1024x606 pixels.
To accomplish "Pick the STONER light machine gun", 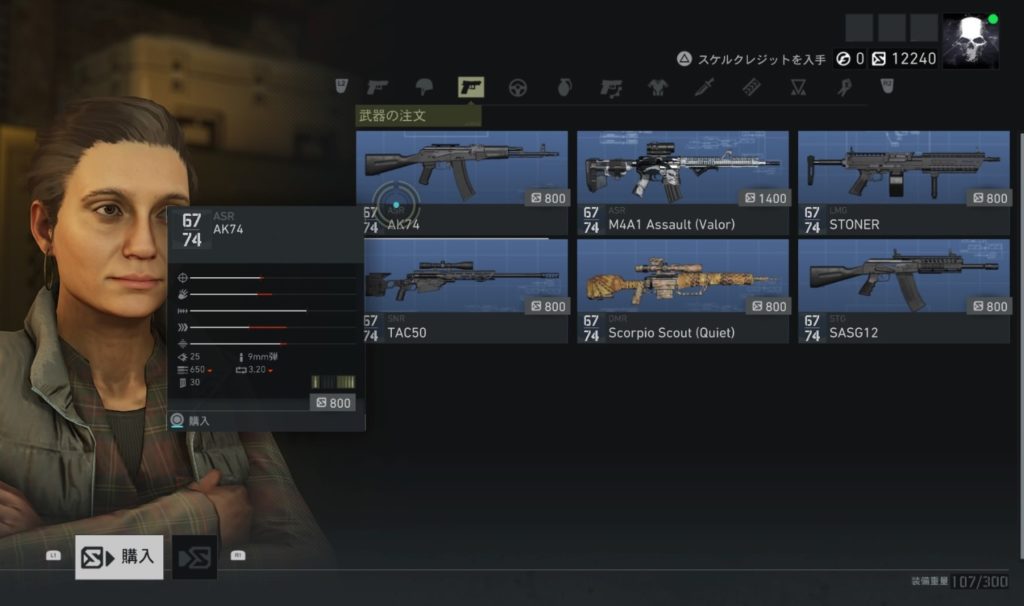I will (903, 182).
